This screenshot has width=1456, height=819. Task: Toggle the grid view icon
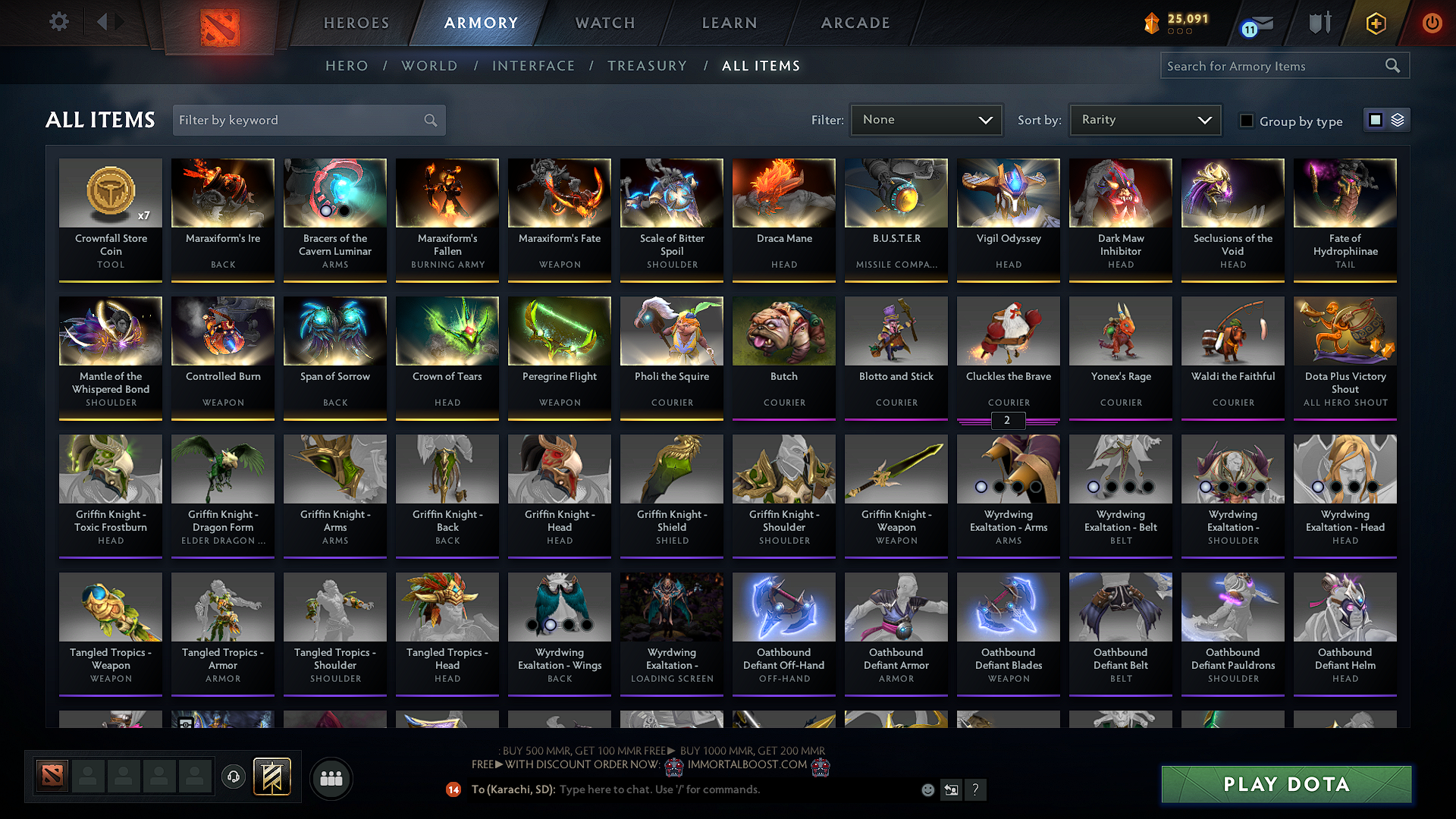click(x=1376, y=119)
